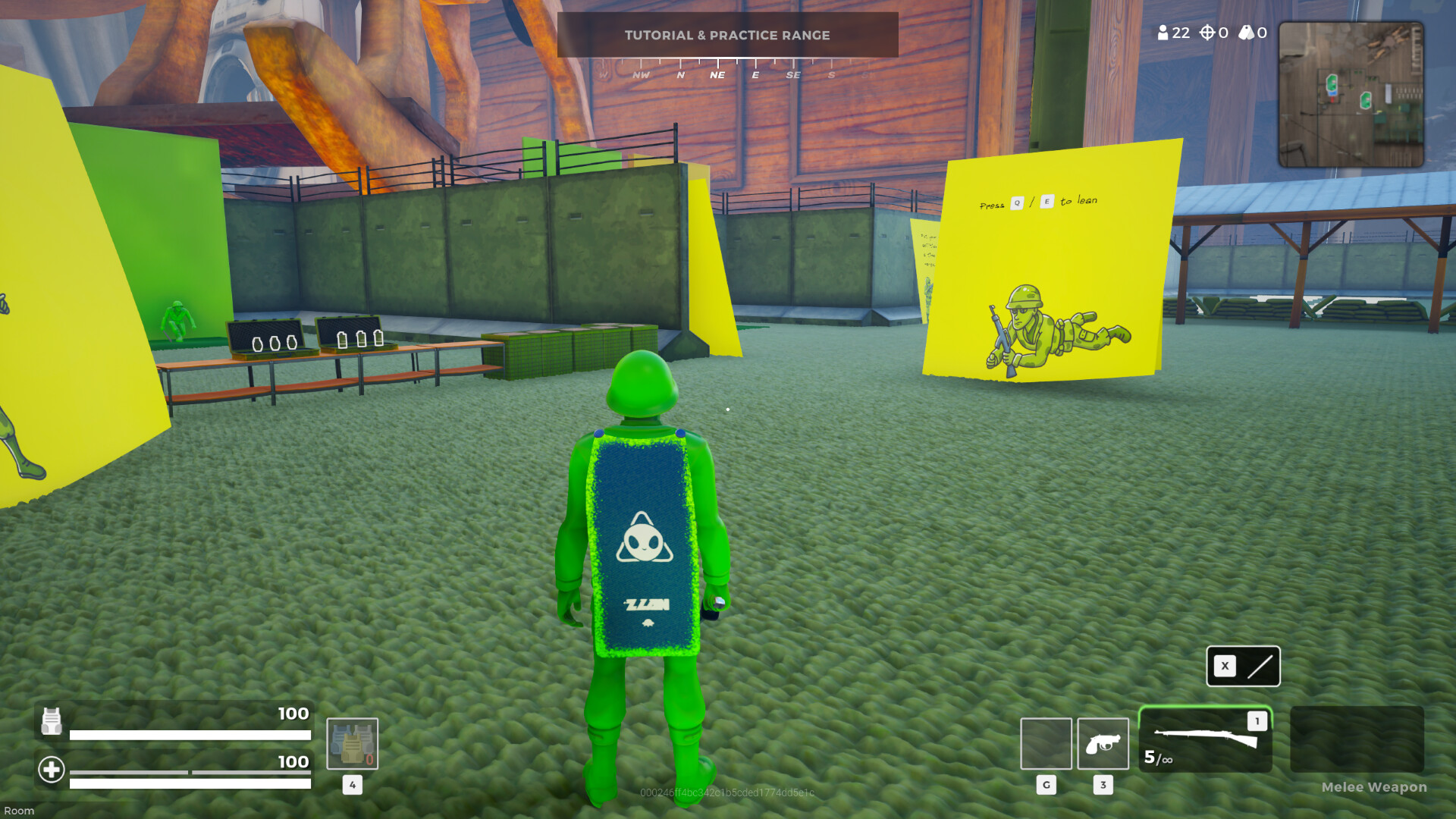Click the health cross icon on the health bar
The width and height of the screenshot is (1456, 819).
coord(51,770)
